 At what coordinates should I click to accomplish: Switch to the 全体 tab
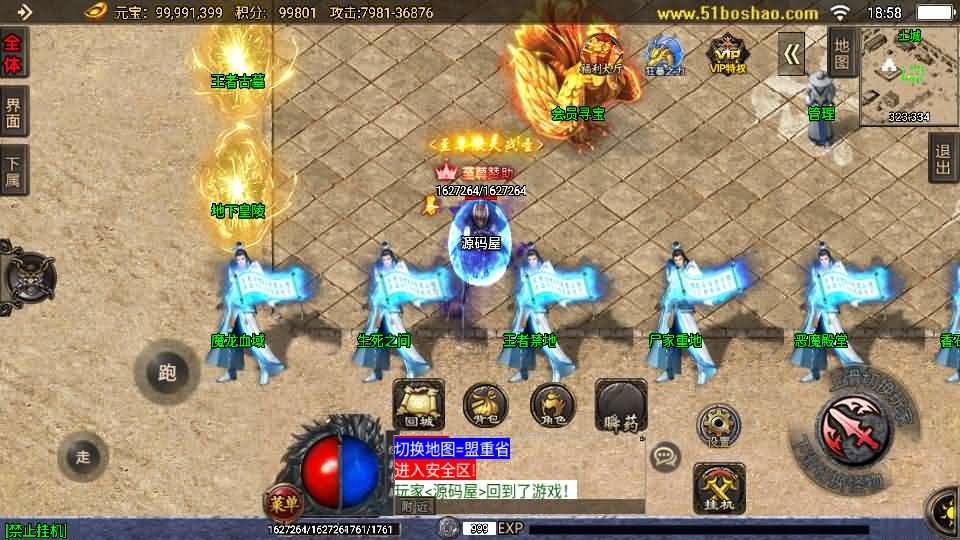[13, 53]
